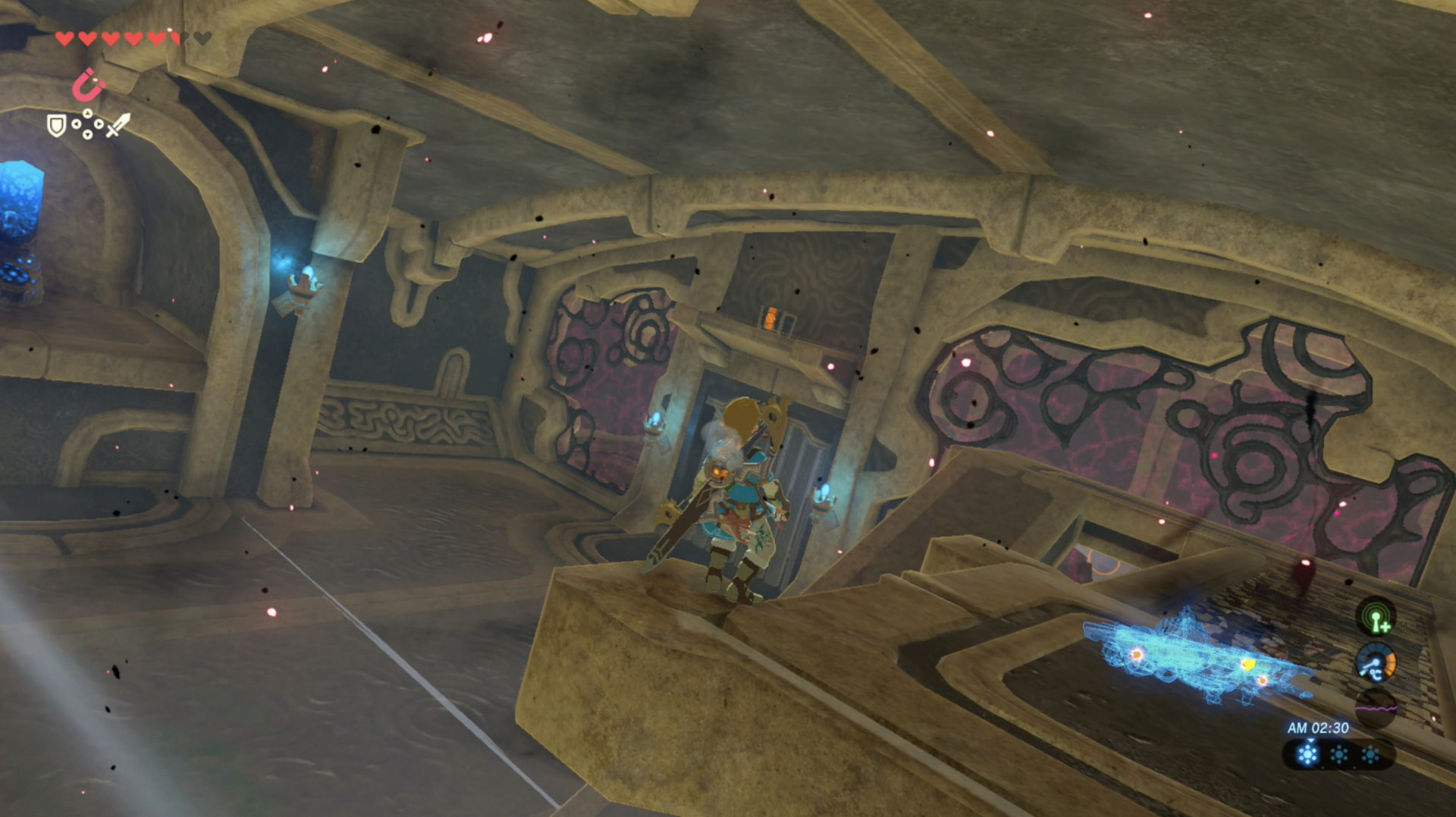Click the sword equipment icon
Screen dimensions: 1456x817
pyautogui.click(x=119, y=125)
